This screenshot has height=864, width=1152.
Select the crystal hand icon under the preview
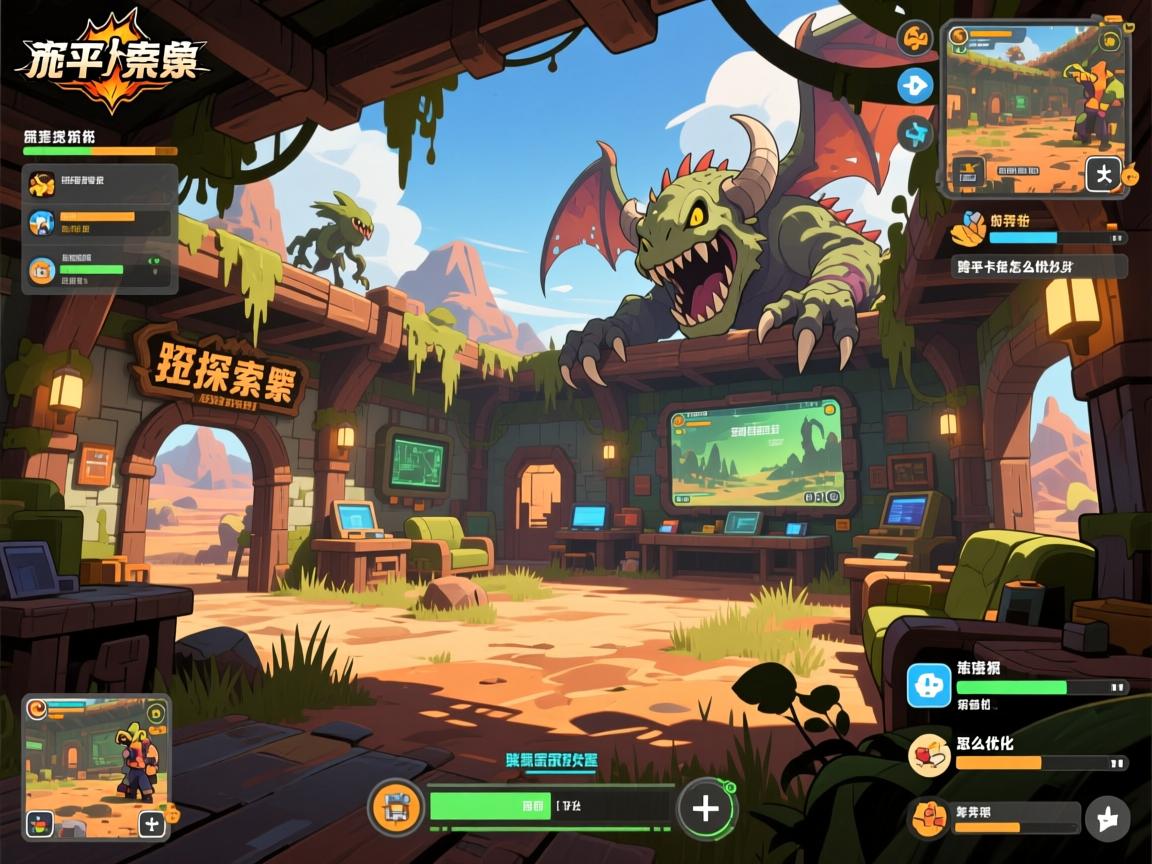click(968, 229)
